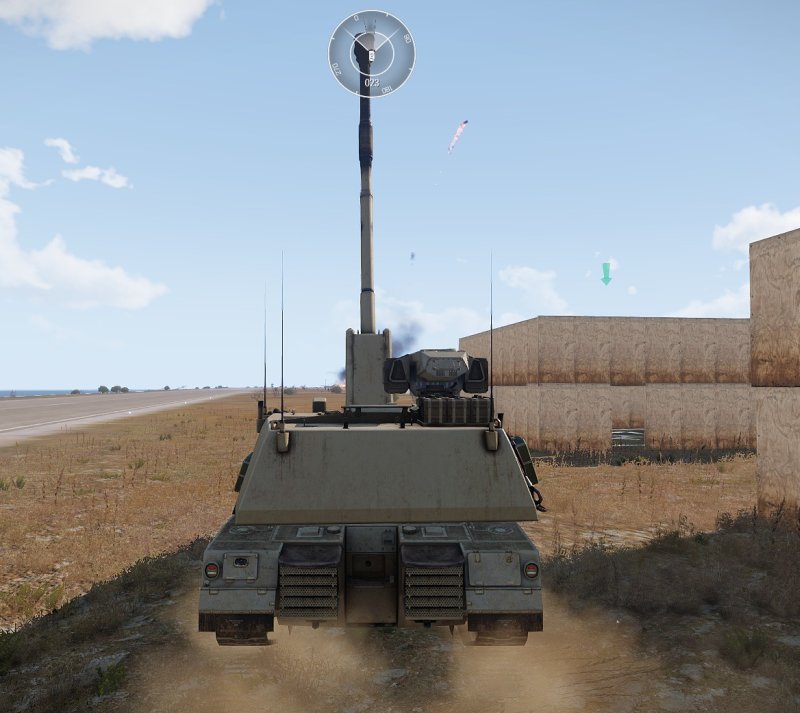This screenshot has height=713, width=800.
Task: Select the teal downward arrow waypoint marker
Action: [606, 273]
